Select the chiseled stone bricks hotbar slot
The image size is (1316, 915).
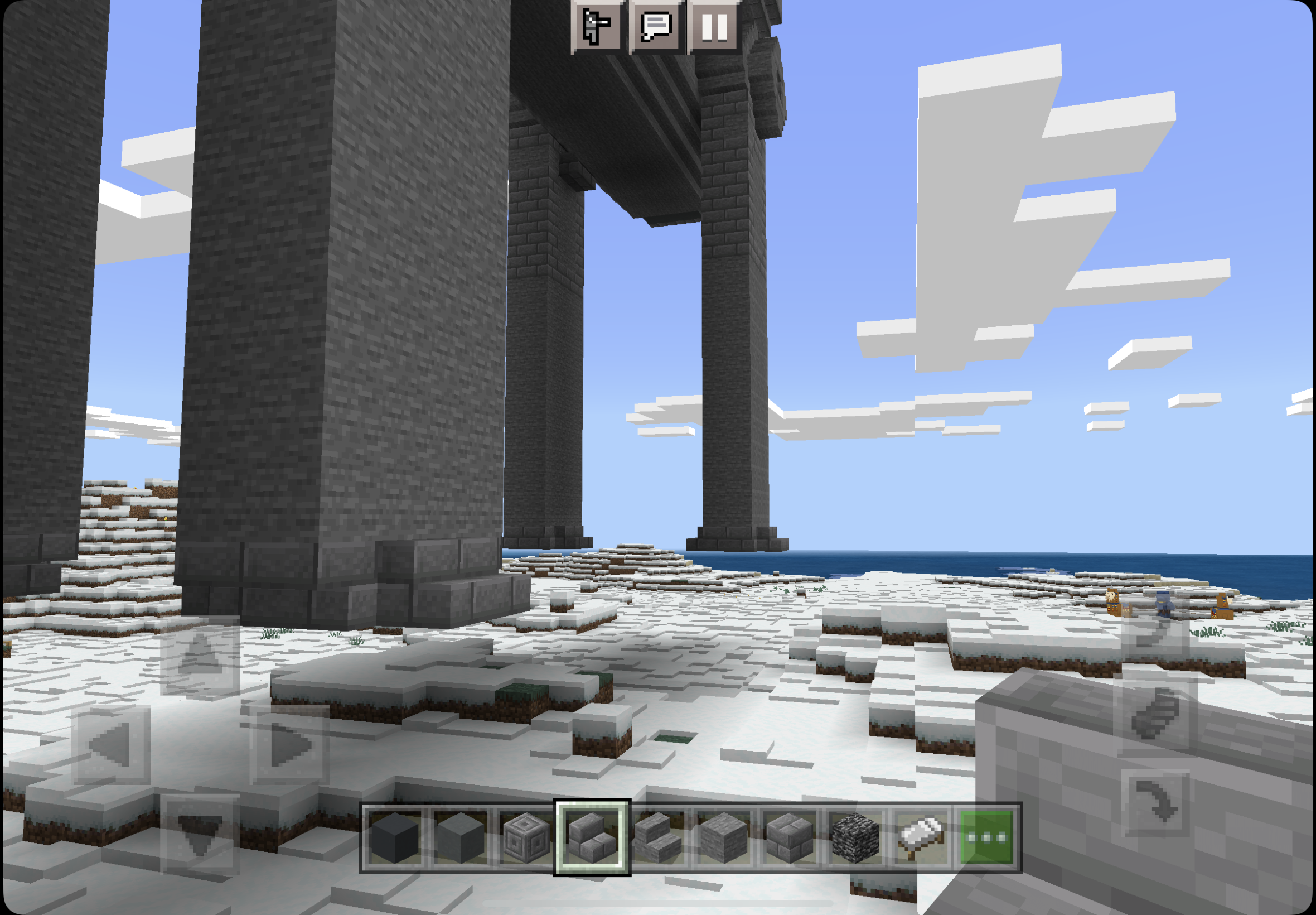click(x=526, y=838)
